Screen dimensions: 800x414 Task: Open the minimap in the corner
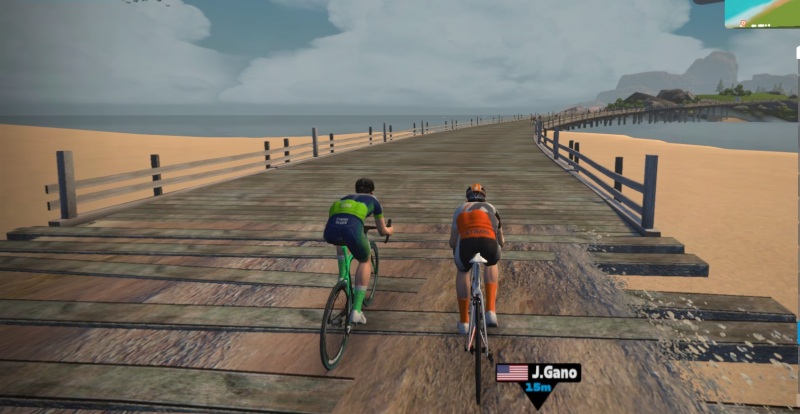point(762,13)
